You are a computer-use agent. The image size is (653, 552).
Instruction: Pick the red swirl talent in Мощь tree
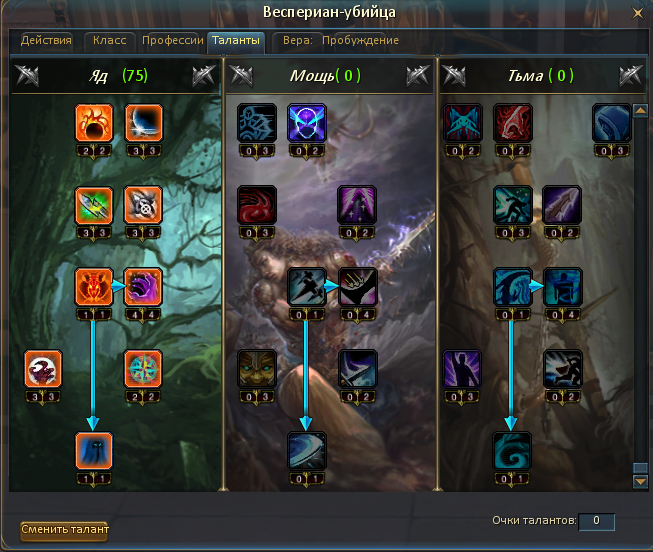point(257,205)
